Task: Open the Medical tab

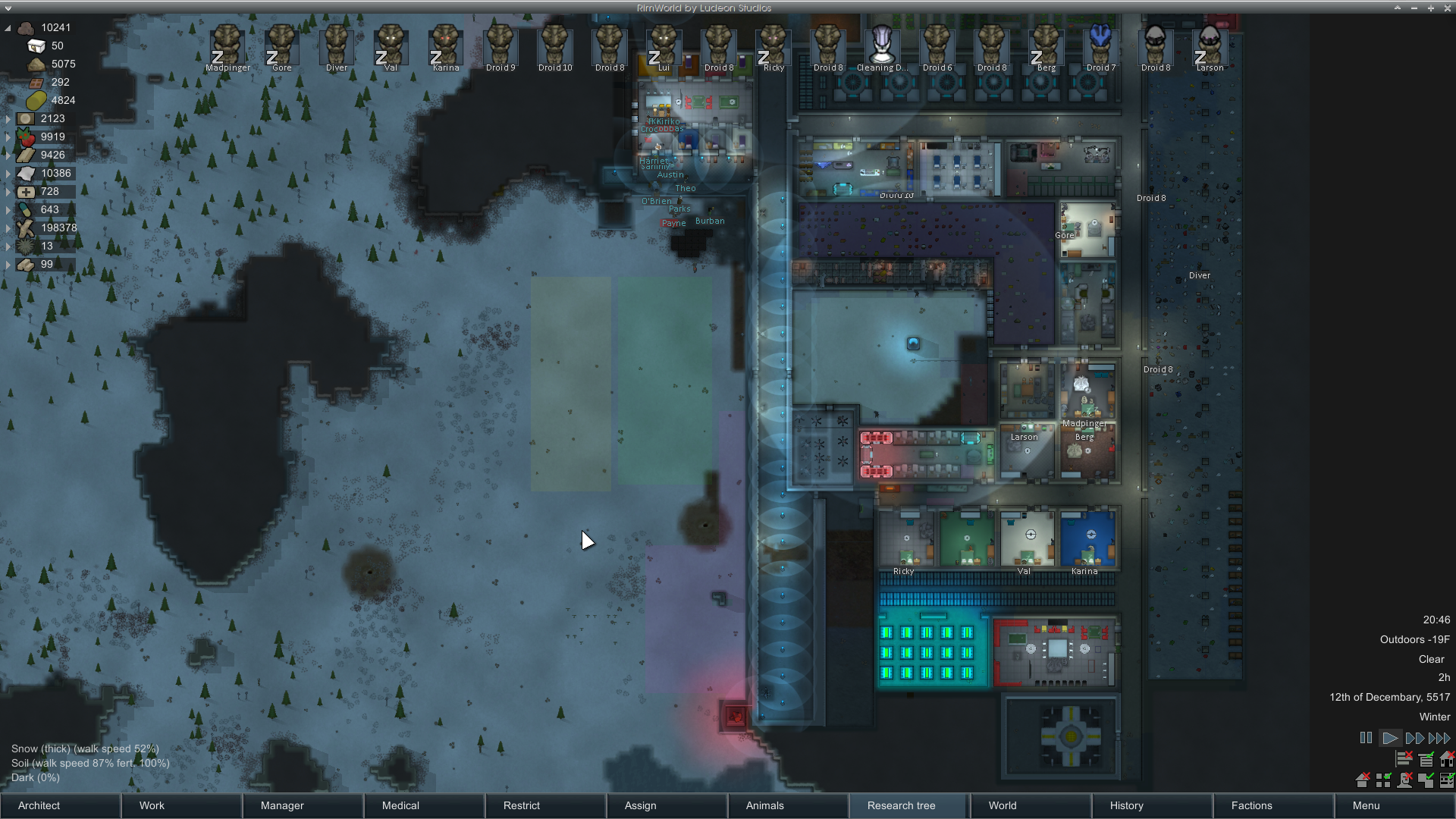Action: (425, 805)
